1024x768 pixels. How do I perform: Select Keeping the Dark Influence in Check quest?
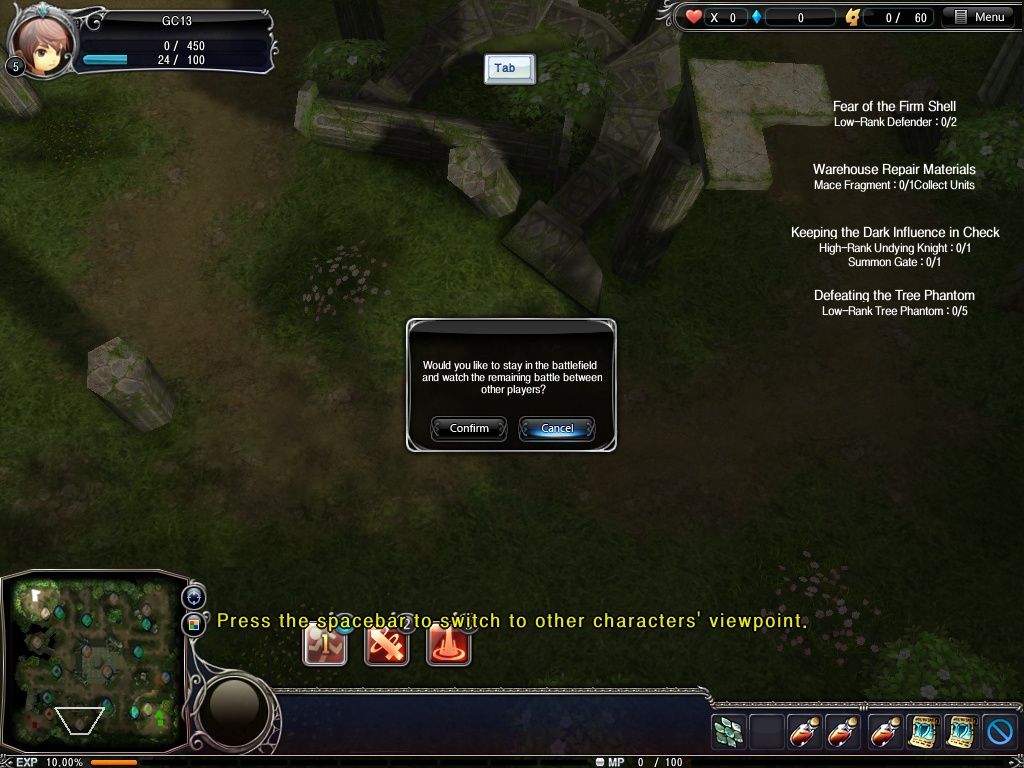pos(894,232)
